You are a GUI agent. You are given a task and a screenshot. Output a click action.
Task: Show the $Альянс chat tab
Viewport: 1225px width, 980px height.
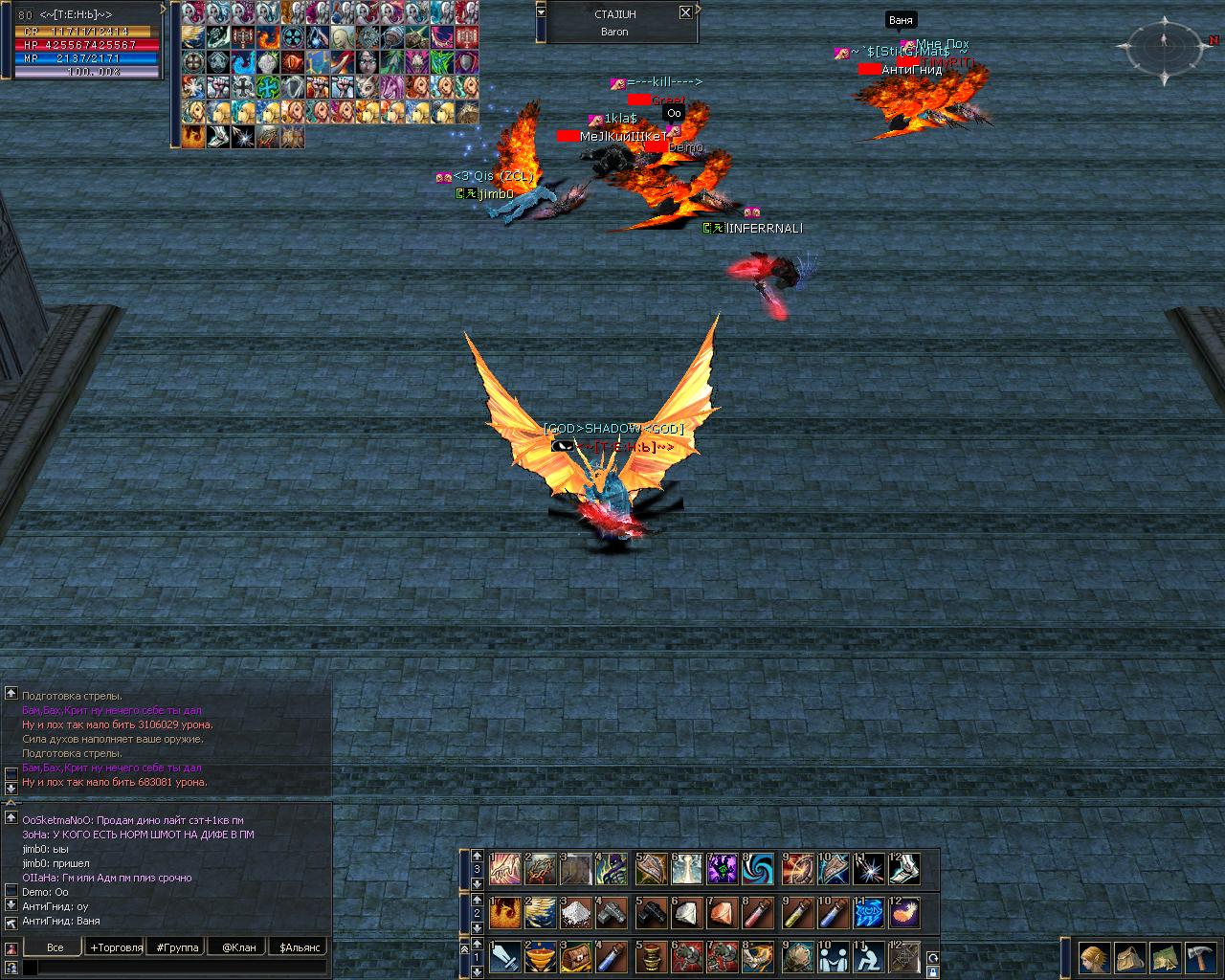pyautogui.click(x=300, y=947)
